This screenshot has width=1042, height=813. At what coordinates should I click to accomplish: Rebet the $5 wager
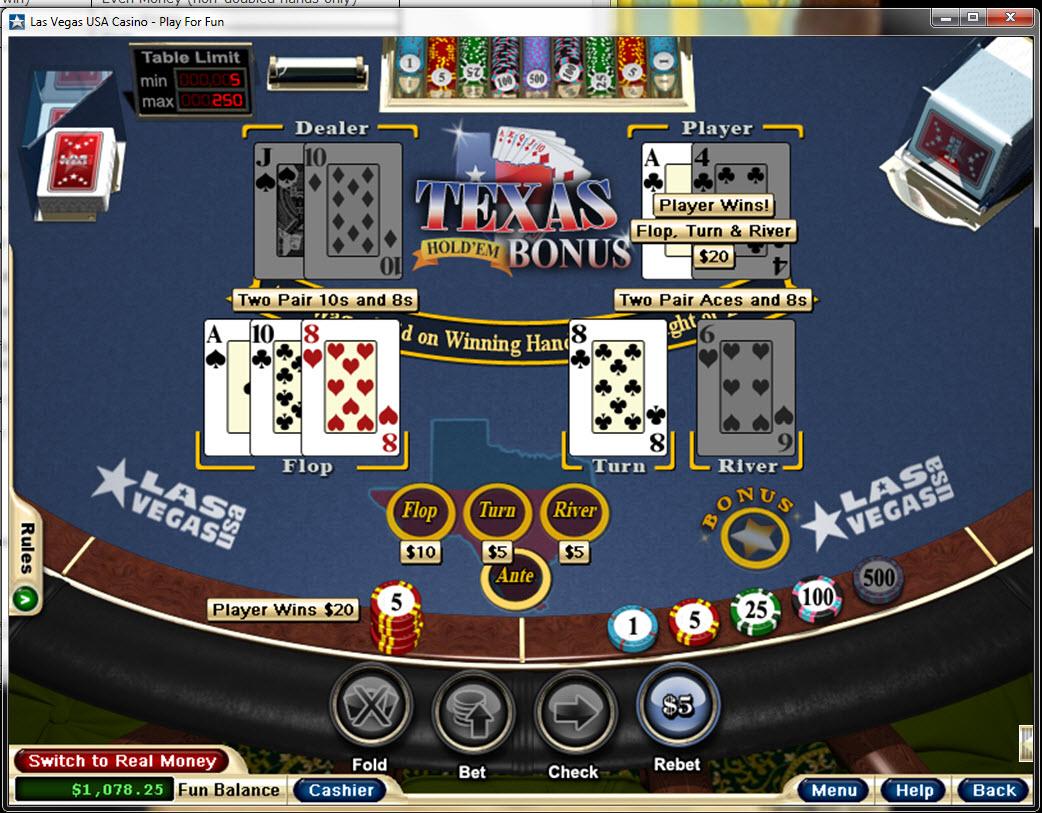click(677, 707)
